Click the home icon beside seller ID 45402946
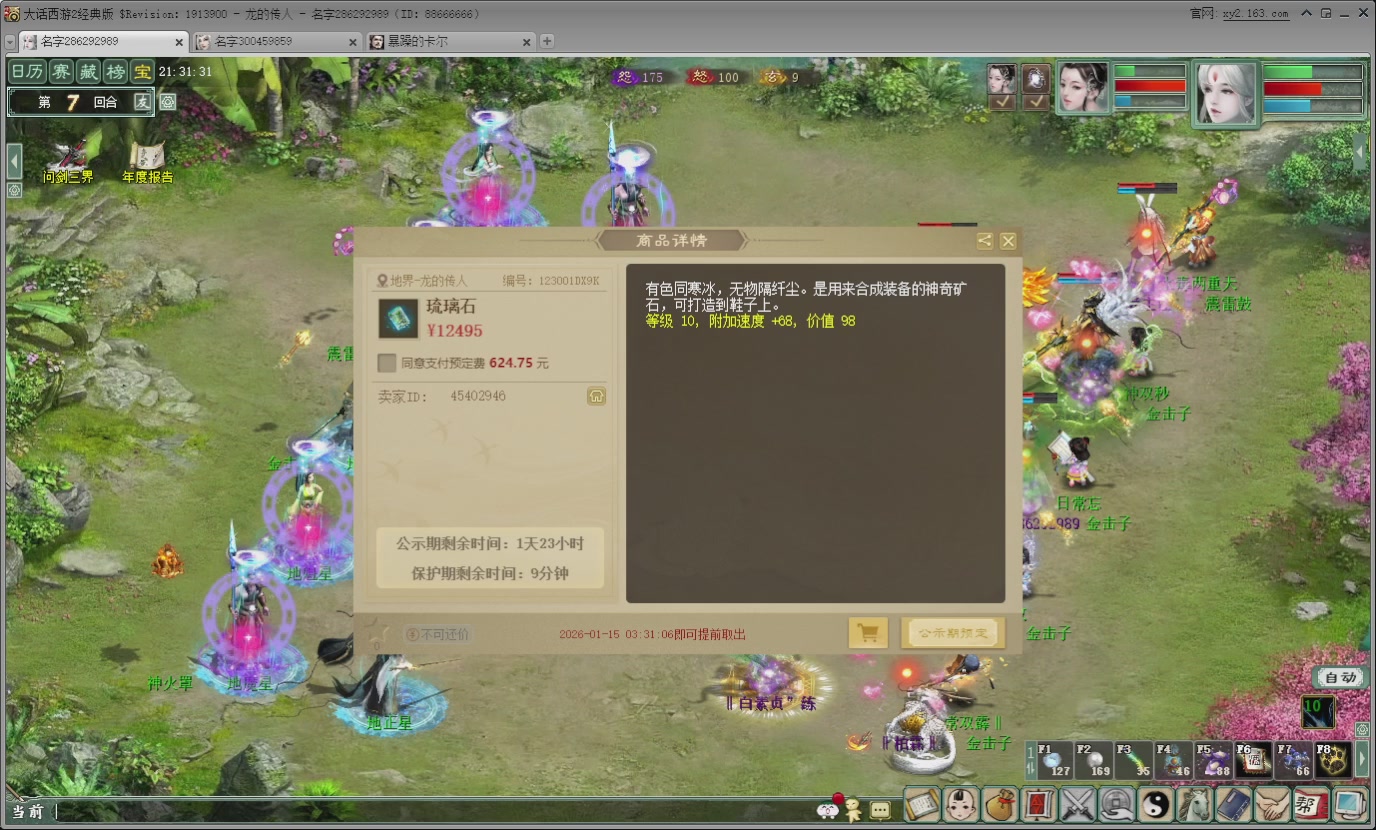Screen dimensions: 1376x830 click(x=597, y=396)
